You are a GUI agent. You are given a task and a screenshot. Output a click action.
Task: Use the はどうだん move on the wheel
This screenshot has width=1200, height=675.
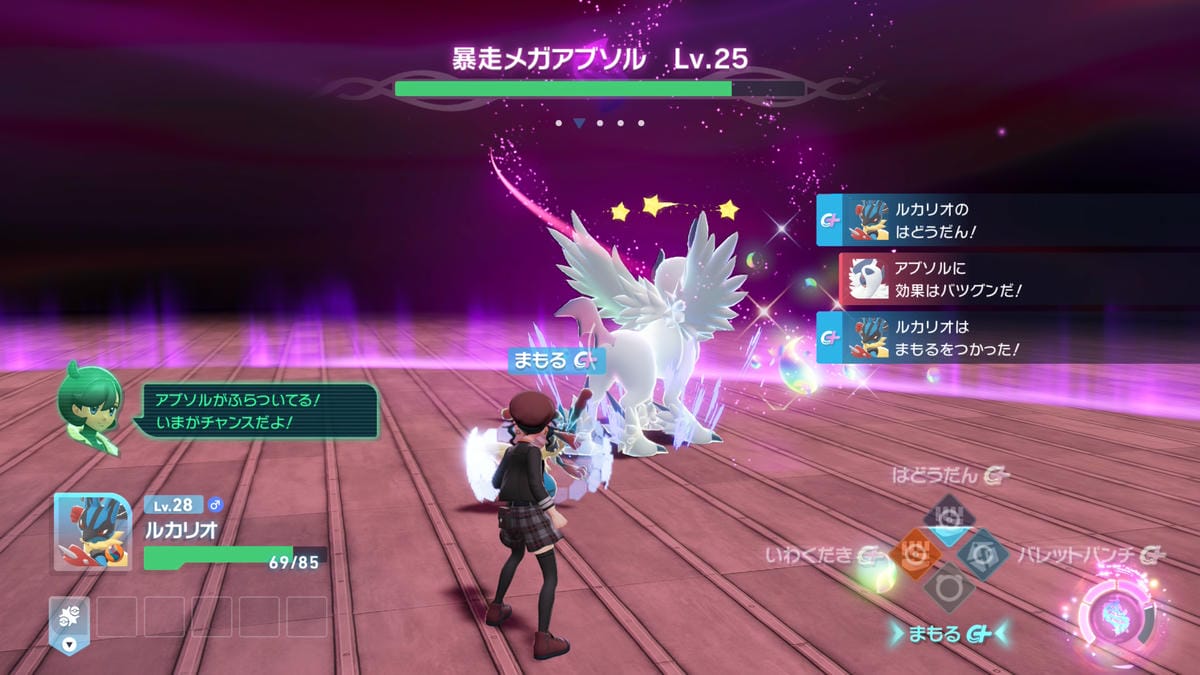coord(947,516)
